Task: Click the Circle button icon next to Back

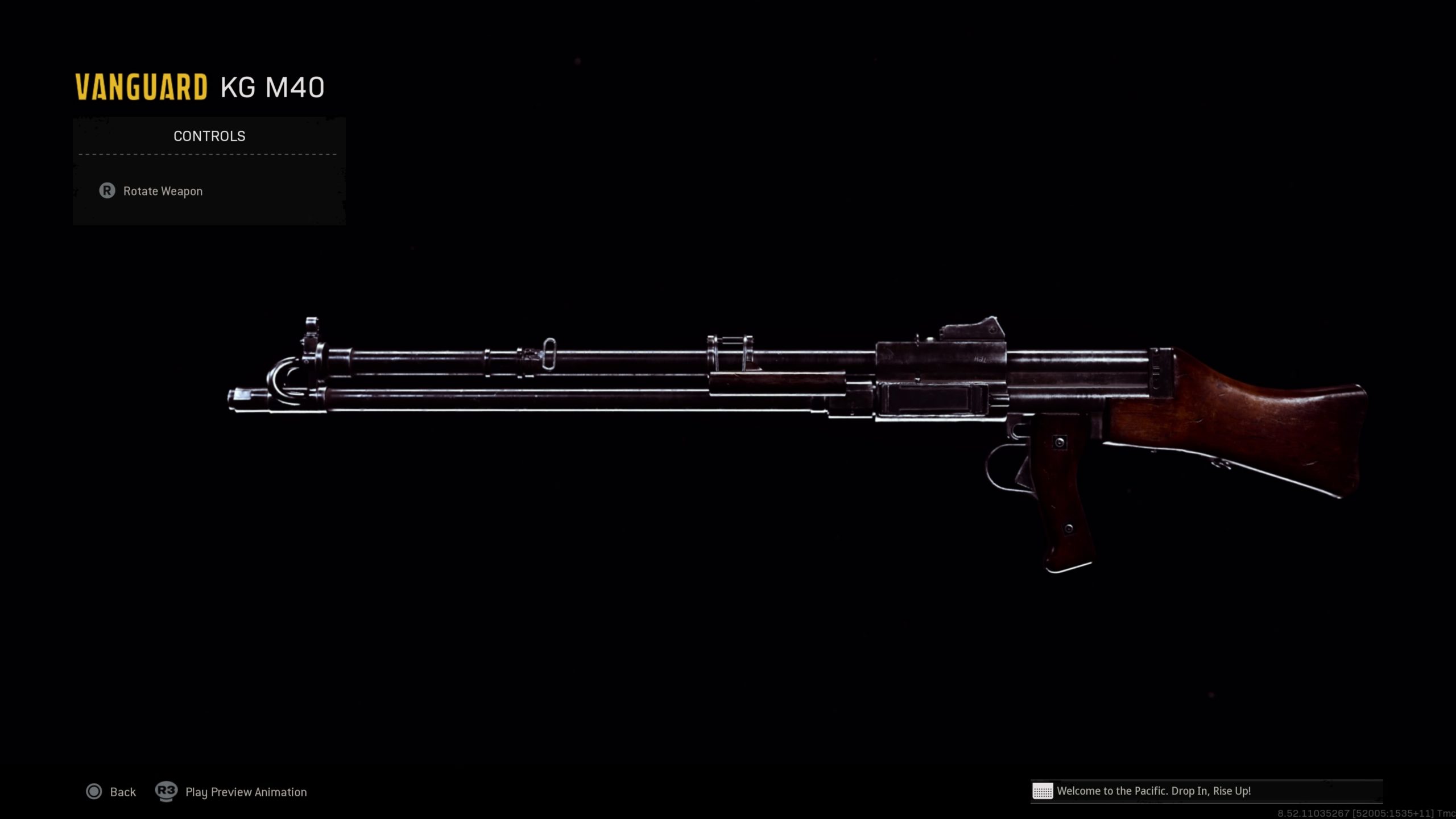Action: (93, 792)
